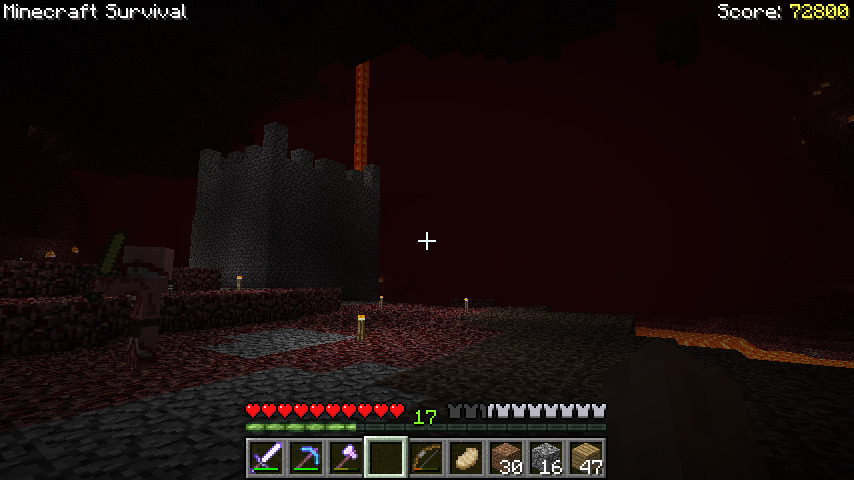Choose the wooden planks stack of 47
854x480 pixels.
[586, 458]
